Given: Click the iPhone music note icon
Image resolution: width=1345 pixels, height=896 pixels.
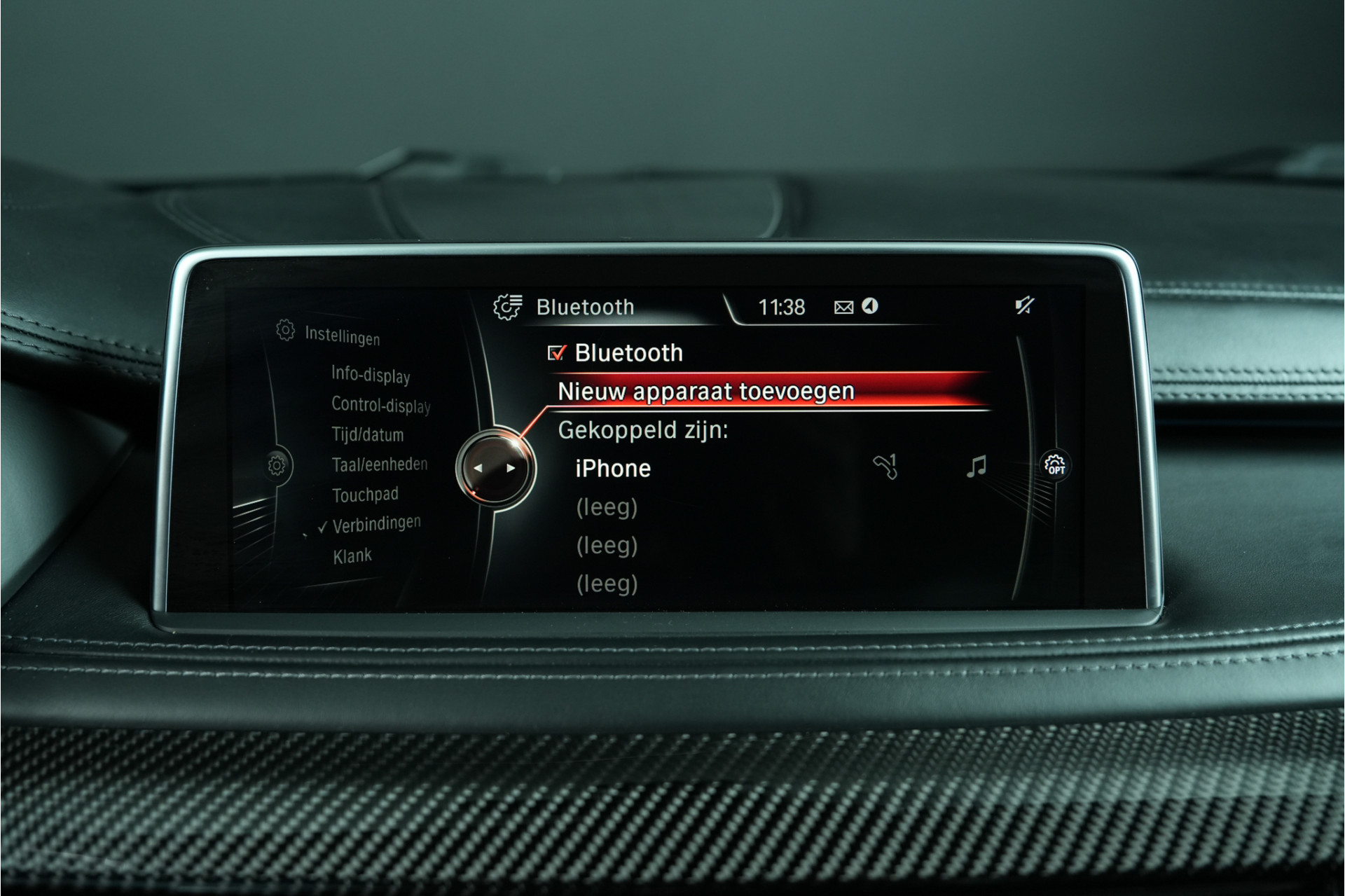Looking at the screenshot, I should point(976,467).
